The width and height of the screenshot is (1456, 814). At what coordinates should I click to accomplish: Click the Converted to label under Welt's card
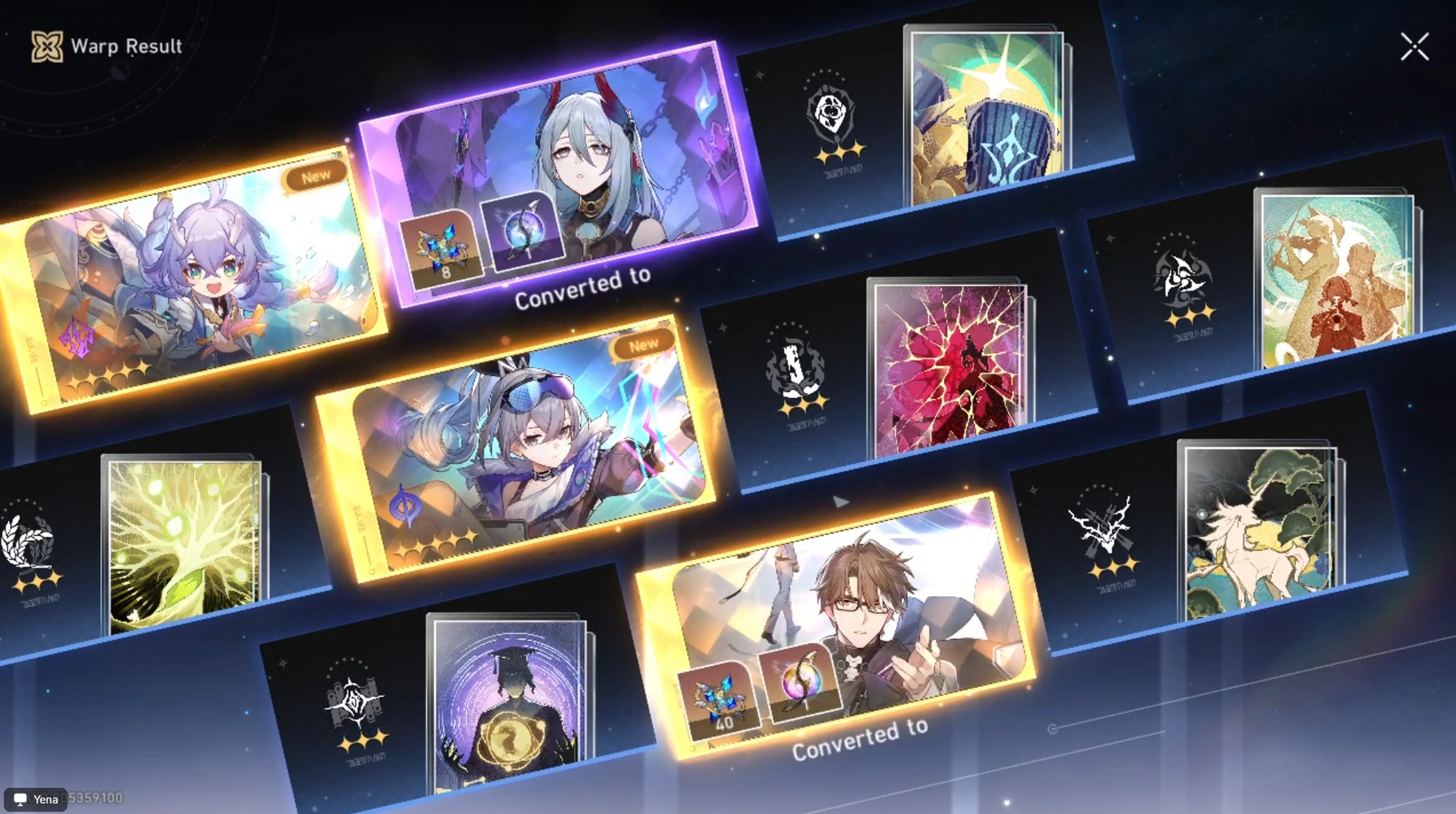pos(858,742)
